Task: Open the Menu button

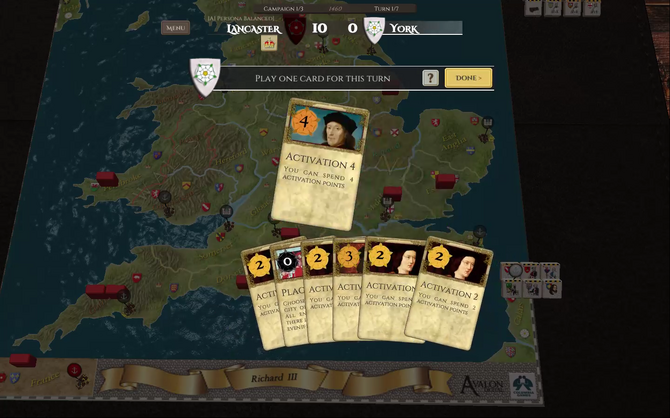Action: [x=176, y=28]
